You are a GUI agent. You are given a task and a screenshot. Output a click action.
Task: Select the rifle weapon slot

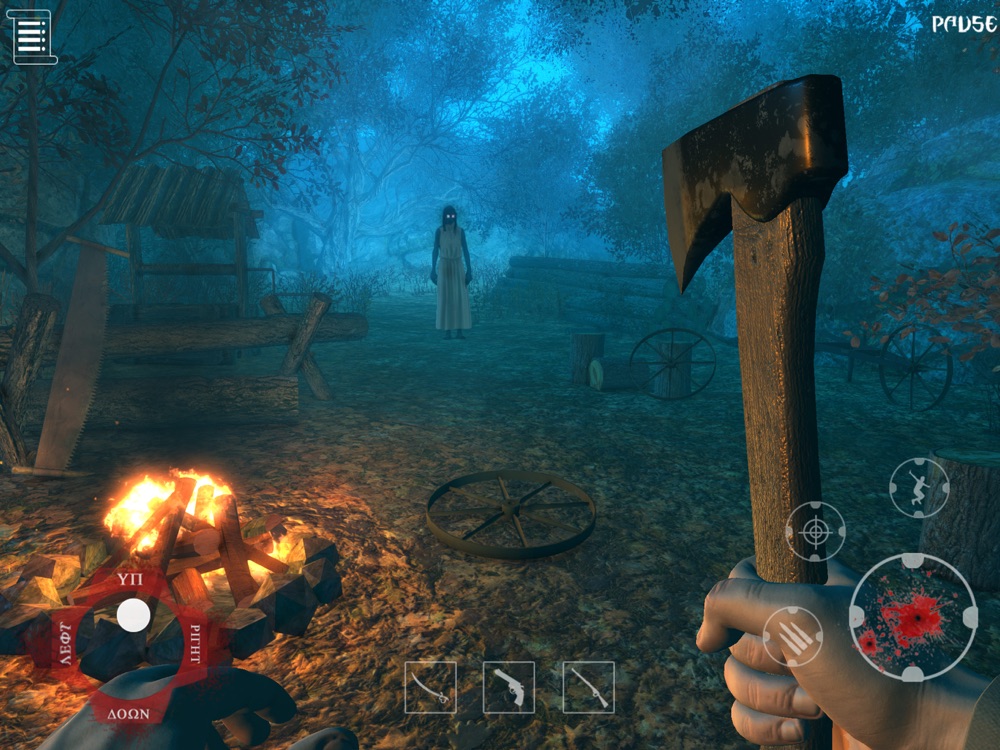click(x=588, y=687)
